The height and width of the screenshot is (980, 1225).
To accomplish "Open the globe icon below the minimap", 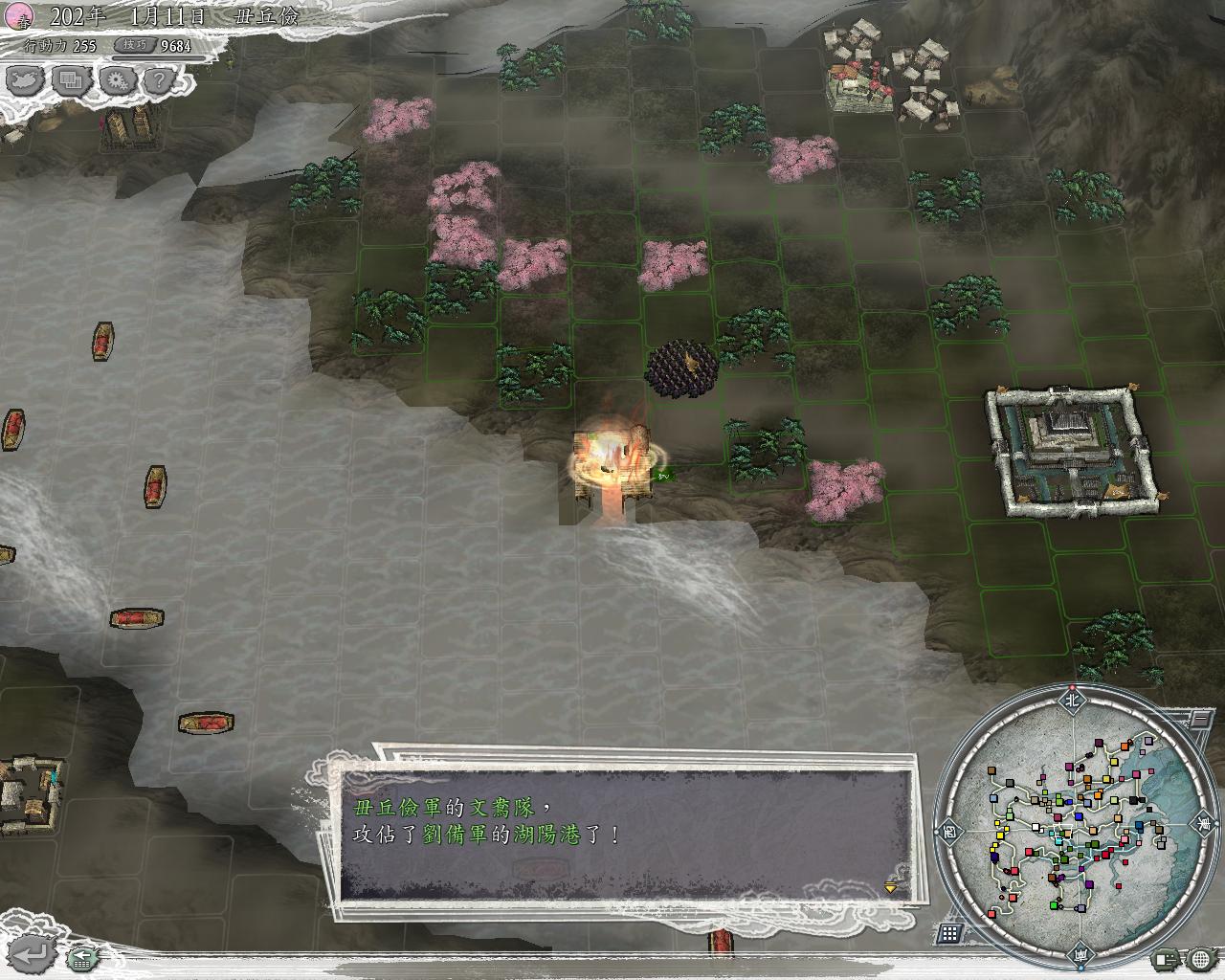I will 1201,958.
